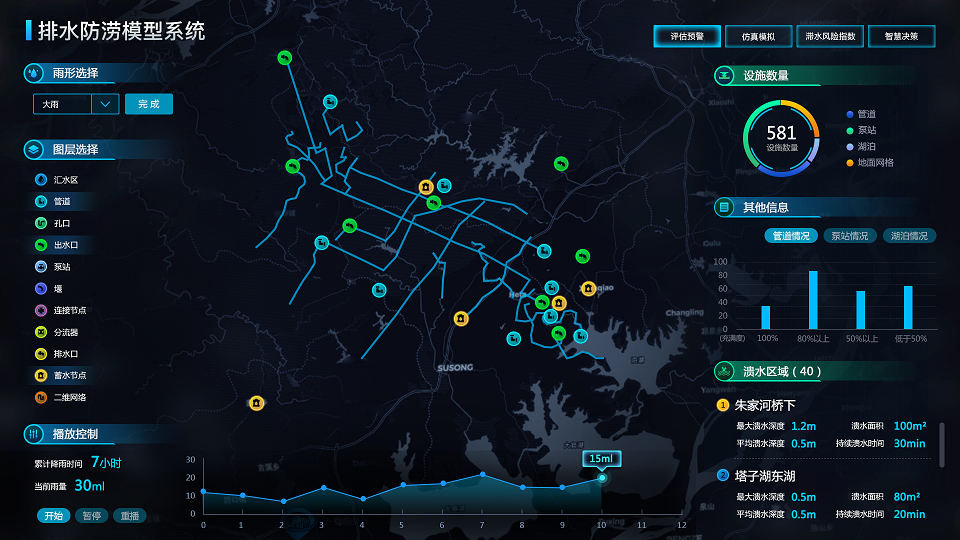Image resolution: width=960 pixels, height=540 pixels.
Task: Switch to 仿真模拟 view
Action: 758,36
